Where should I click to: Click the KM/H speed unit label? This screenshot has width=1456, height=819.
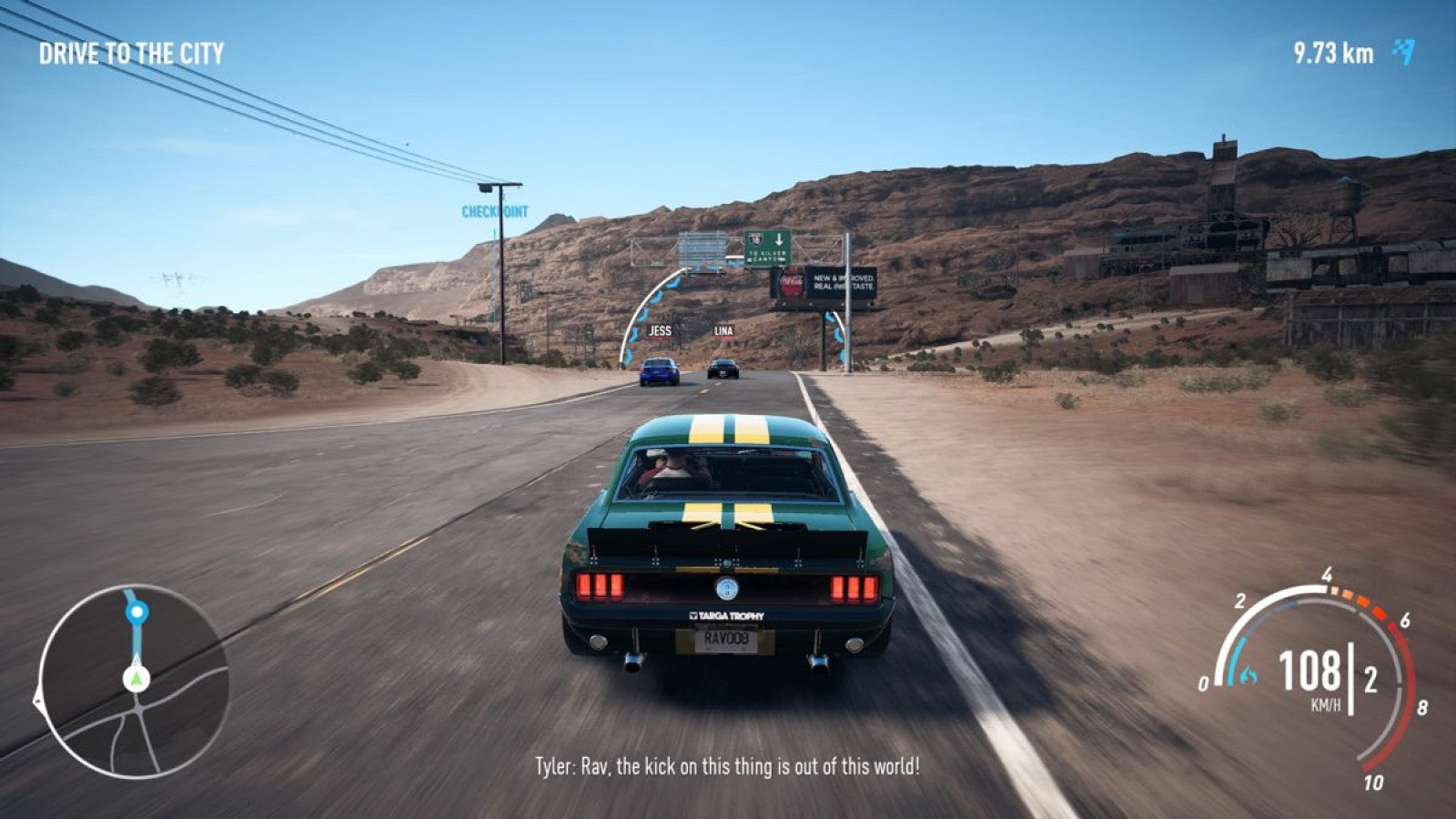1325,703
